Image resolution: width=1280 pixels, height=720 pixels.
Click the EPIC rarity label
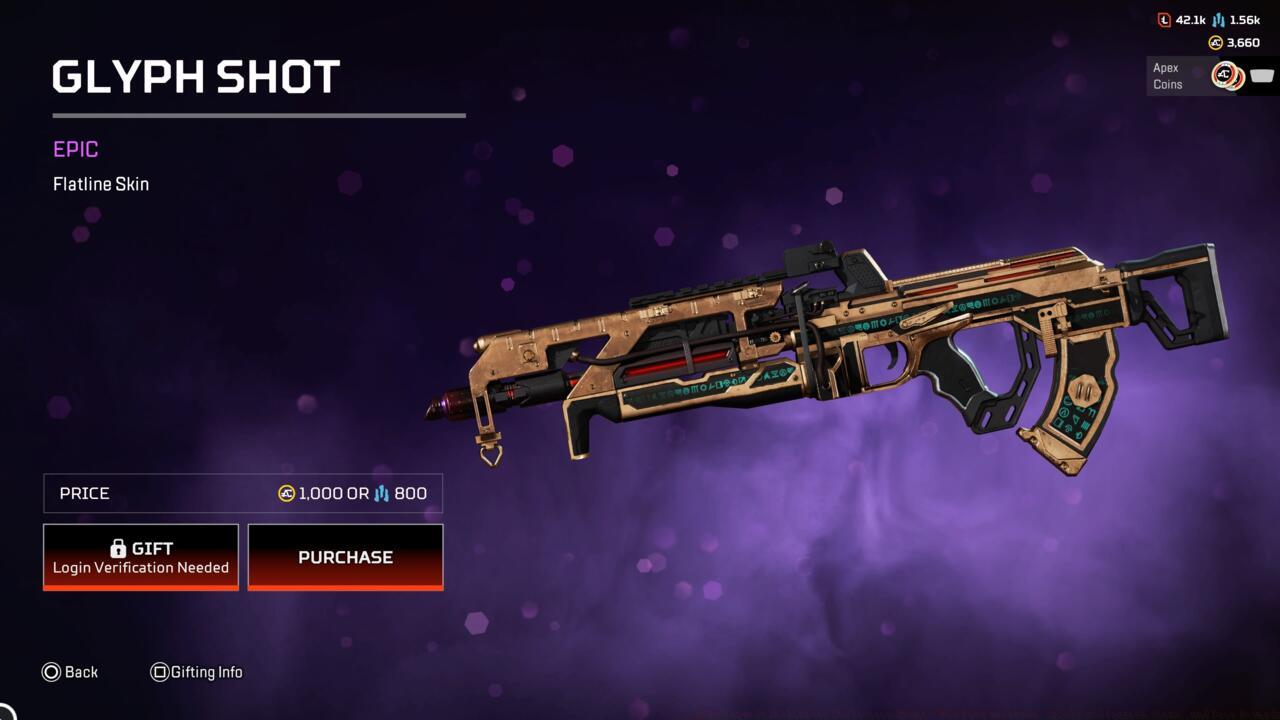point(75,149)
